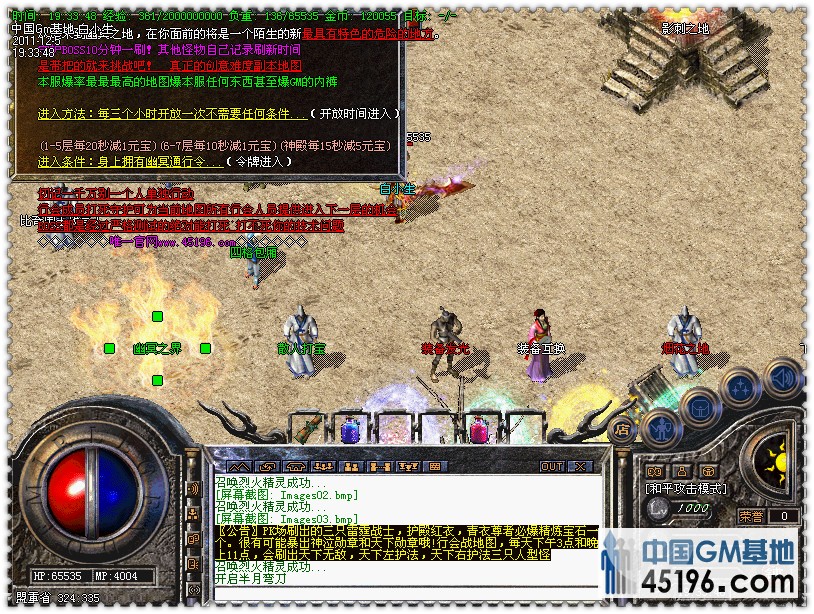
Task: Switch the 和平攻击模式 attack mode
Action: point(684,489)
